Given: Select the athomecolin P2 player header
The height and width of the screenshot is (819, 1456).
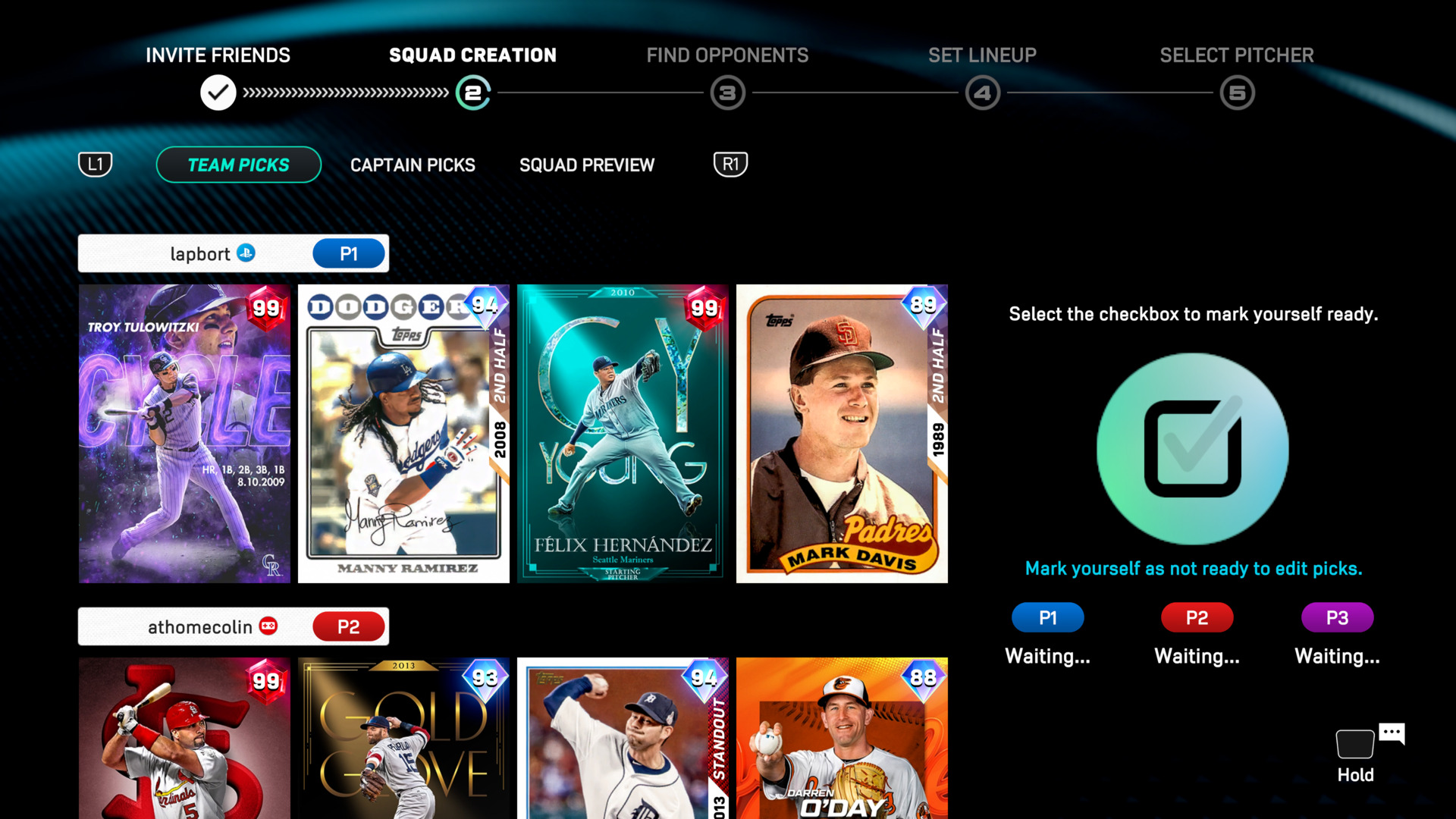Looking at the screenshot, I should [233, 626].
